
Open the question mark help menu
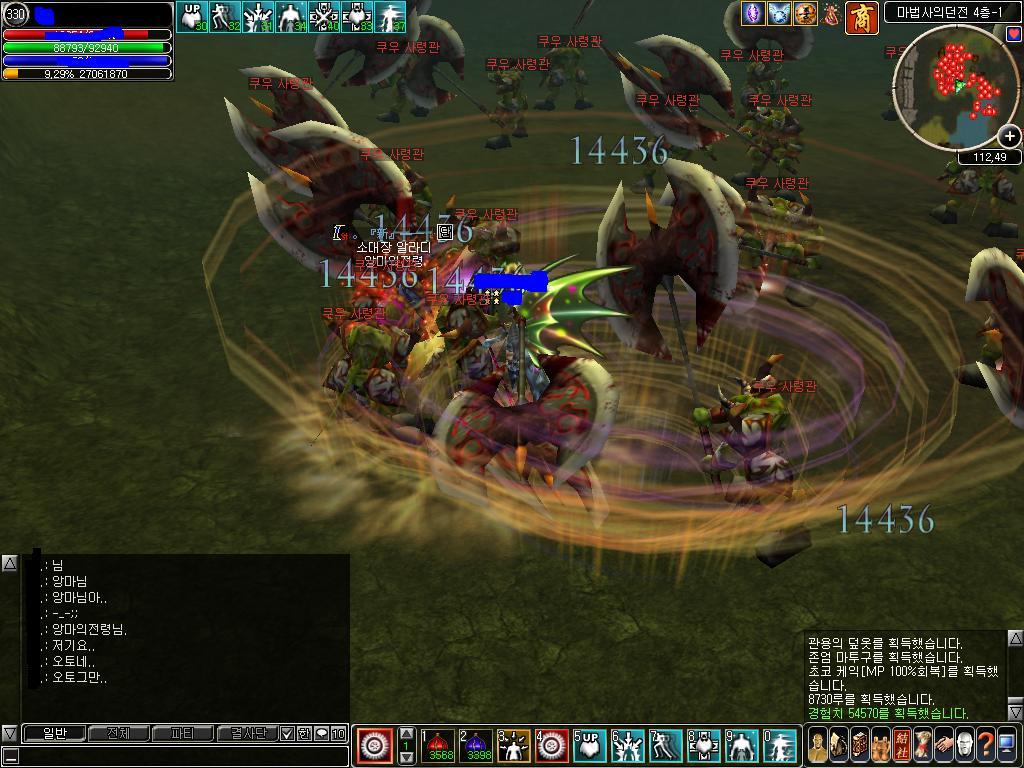click(985, 745)
